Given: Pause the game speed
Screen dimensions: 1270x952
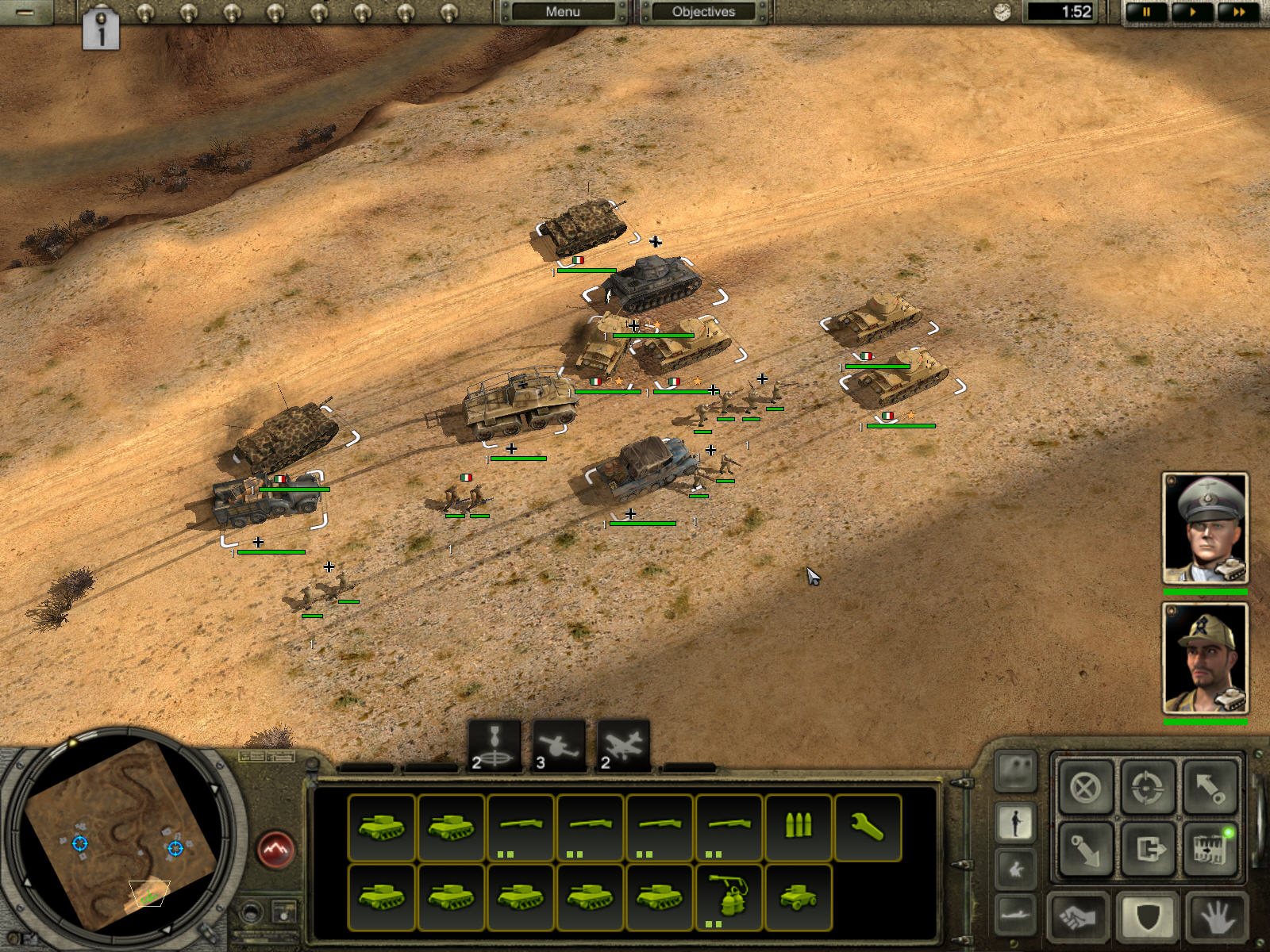Looking at the screenshot, I should tap(1146, 12).
